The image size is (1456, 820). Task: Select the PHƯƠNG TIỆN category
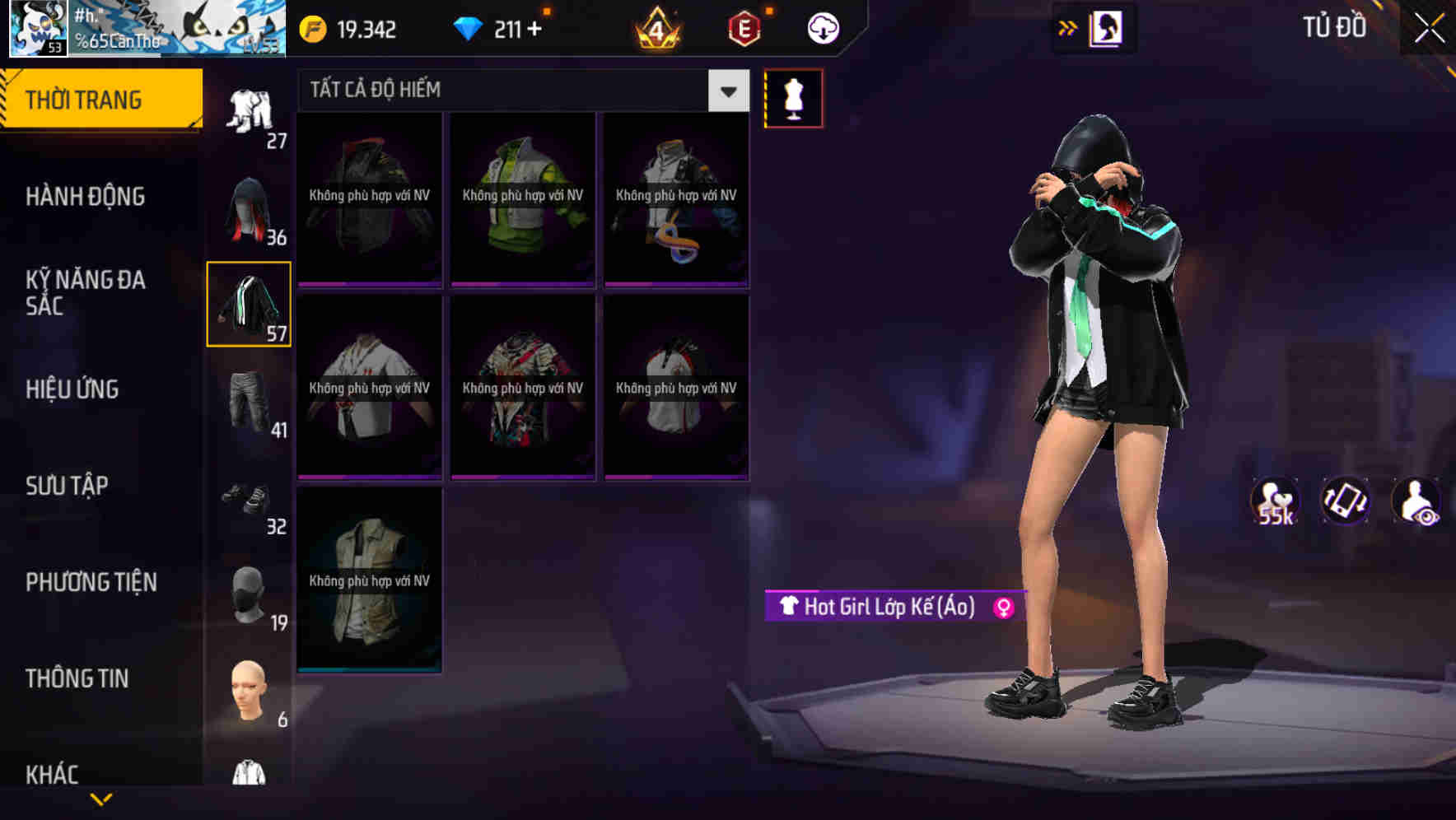coord(91,582)
